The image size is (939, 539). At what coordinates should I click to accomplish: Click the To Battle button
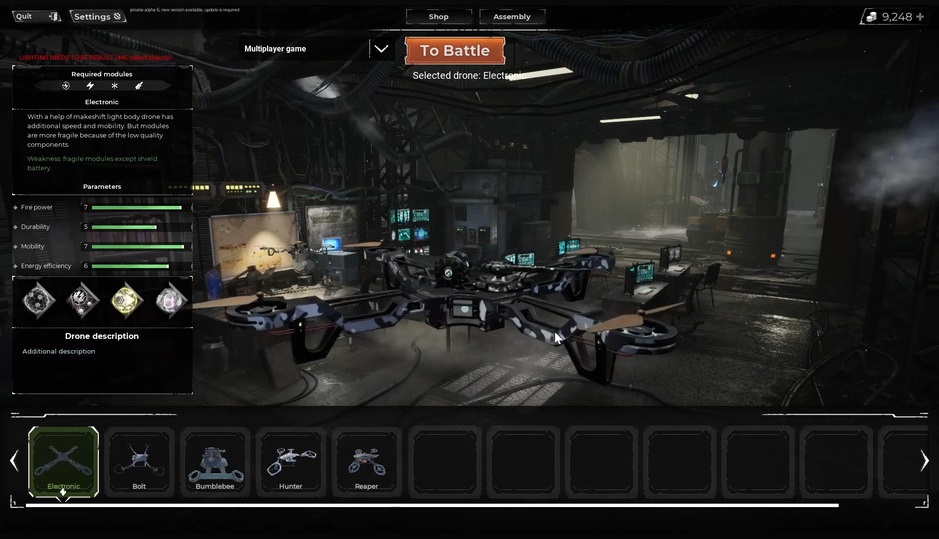point(454,51)
